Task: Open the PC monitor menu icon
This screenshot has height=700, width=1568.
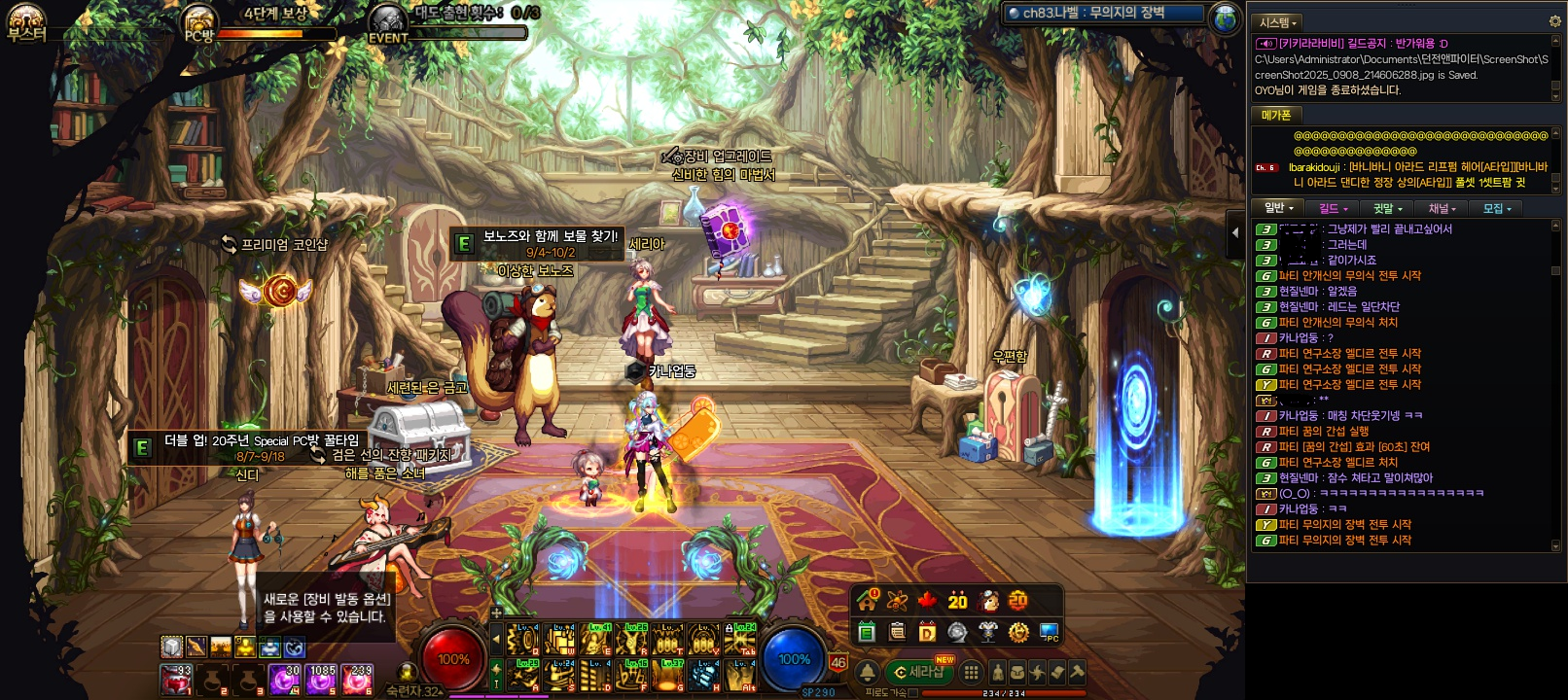Action: 1049,633
